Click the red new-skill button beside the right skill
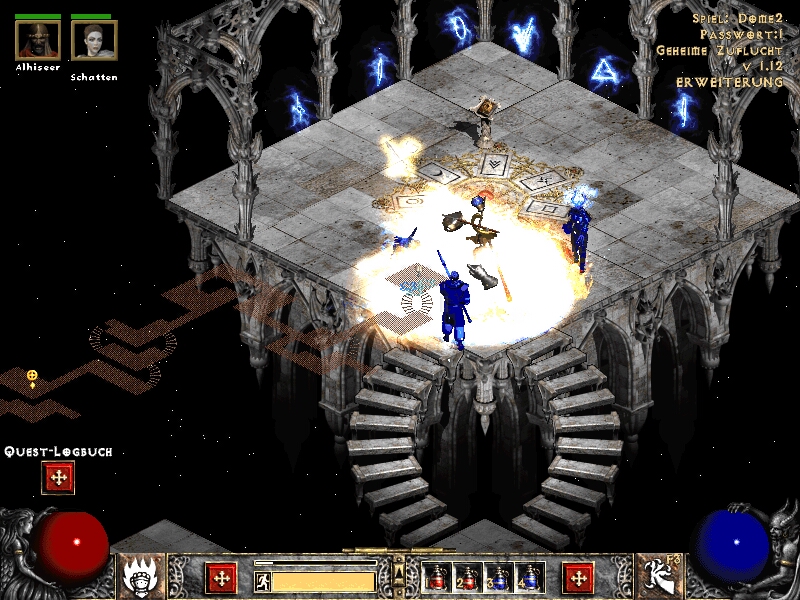This screenshot has height=600, width=800. tap(578, 577)
